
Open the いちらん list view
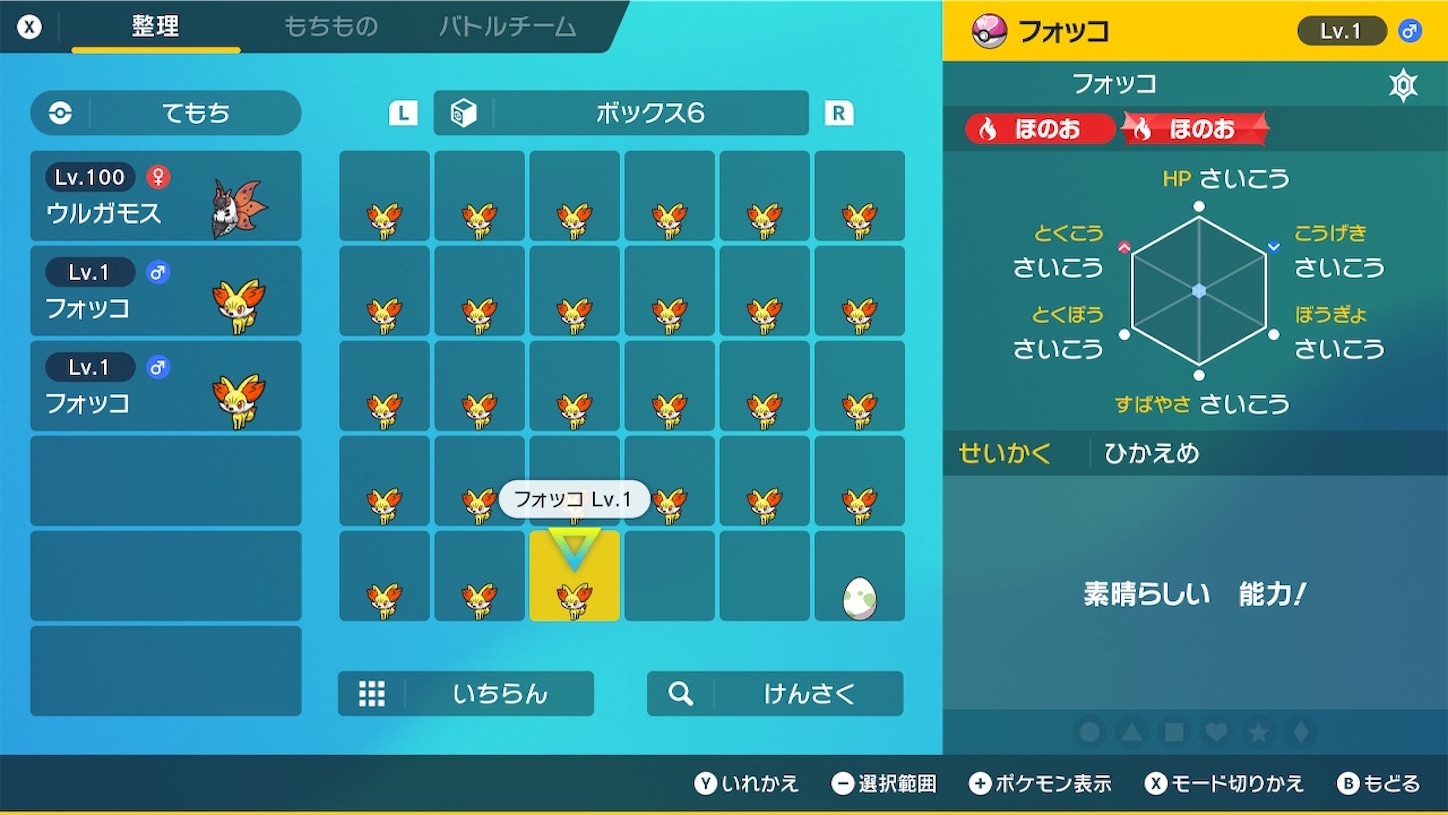click(x=465, y=693)
